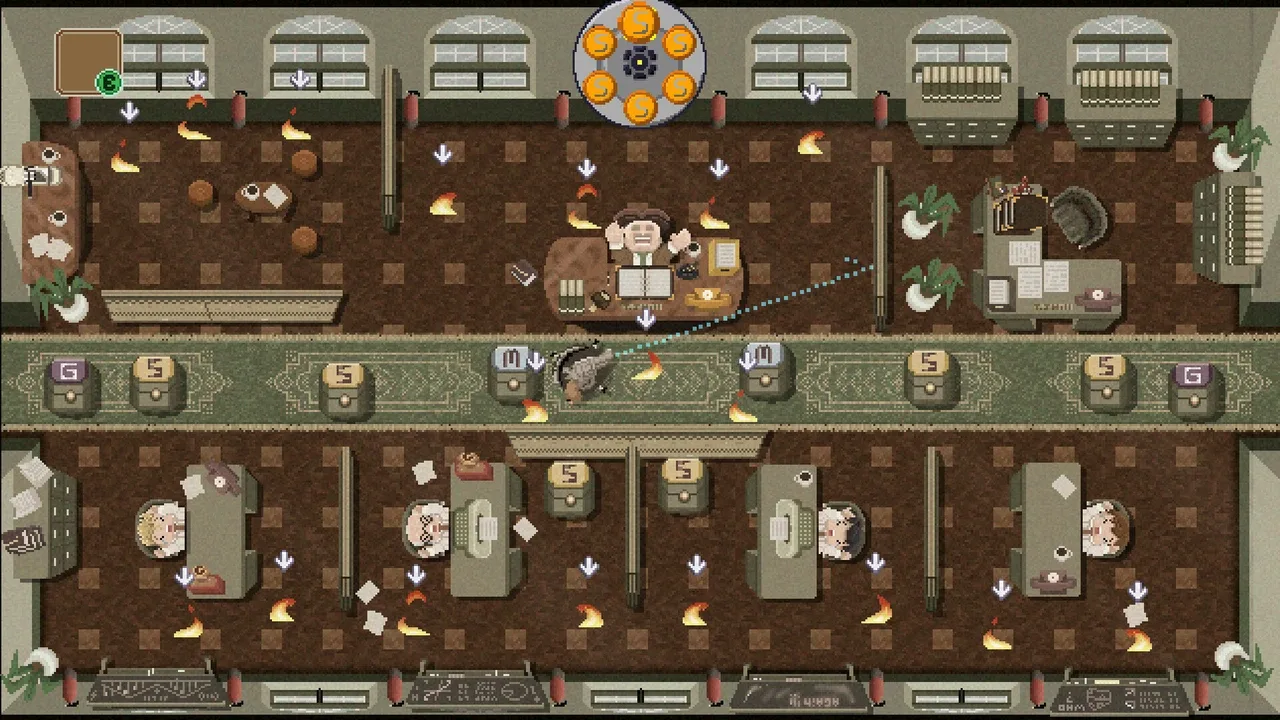Select the brown item slot
This screenshot has width=1280, height=720.
87,61
